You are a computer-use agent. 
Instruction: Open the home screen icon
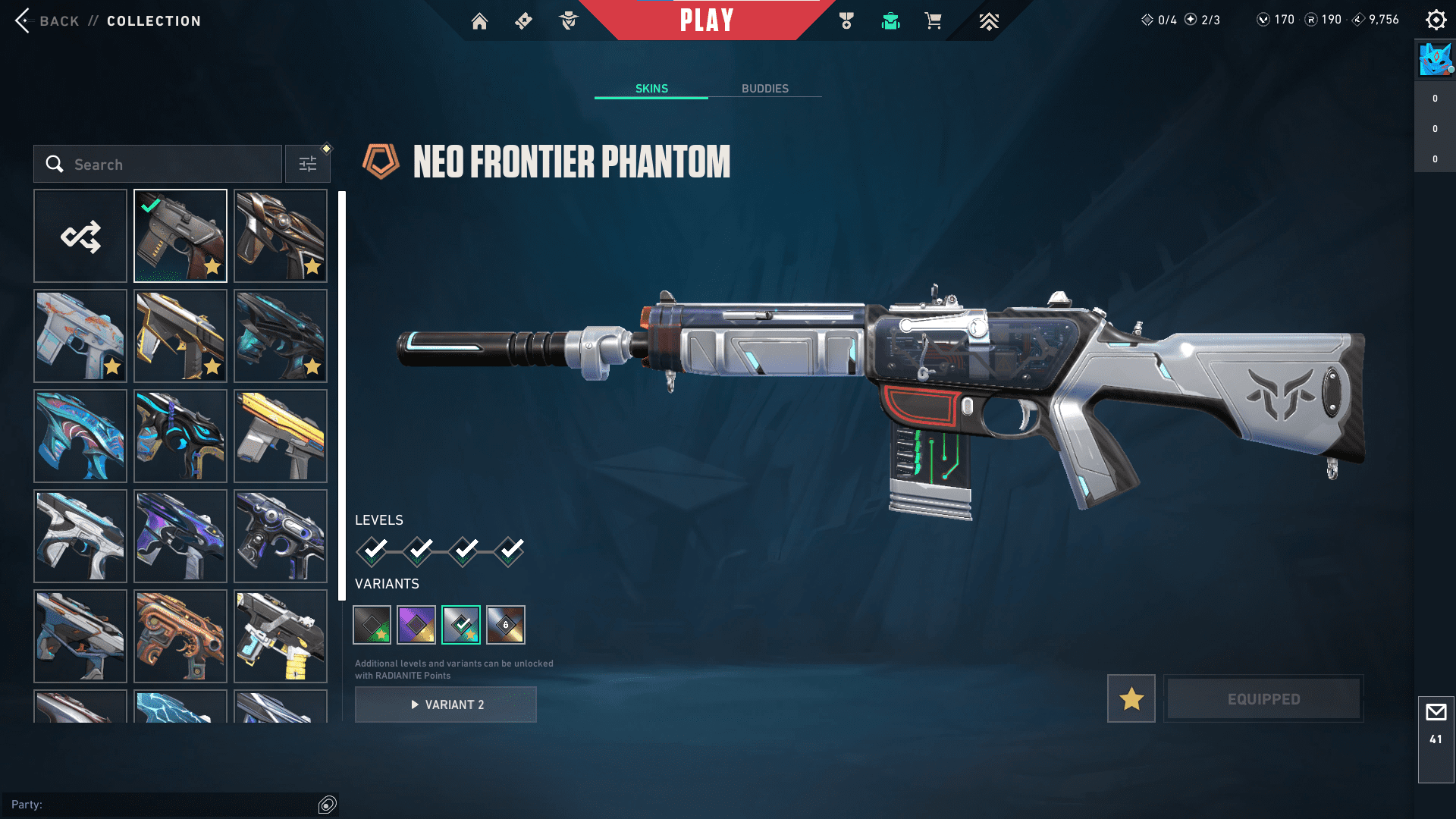479,21
